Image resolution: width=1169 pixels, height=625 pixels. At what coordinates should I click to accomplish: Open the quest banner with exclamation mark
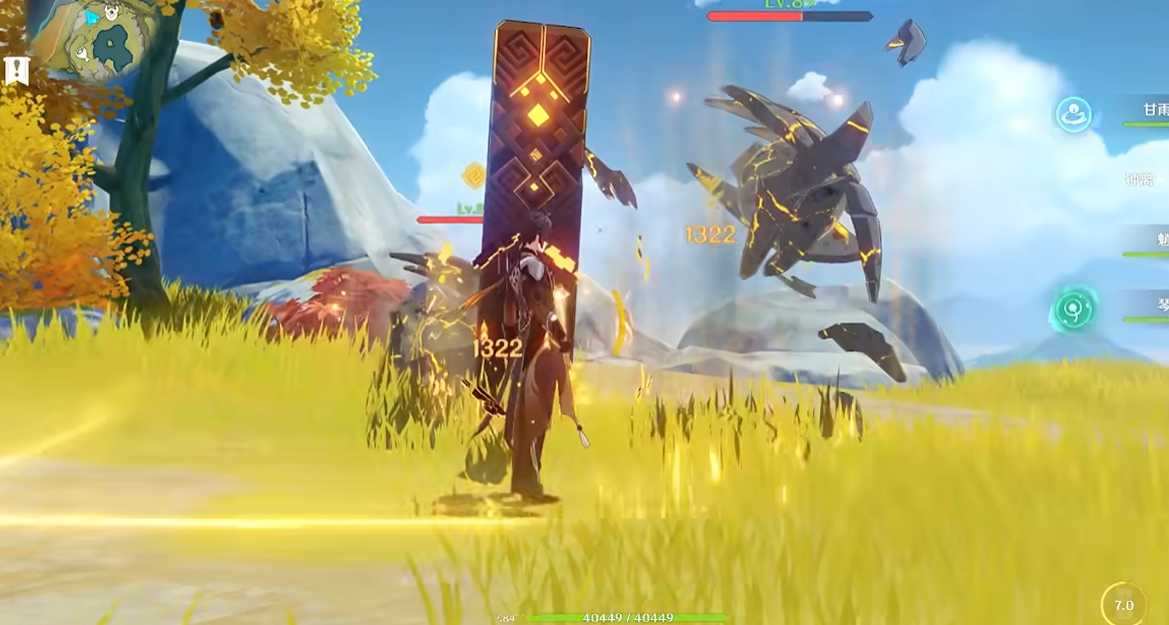(x=14, y=71)
